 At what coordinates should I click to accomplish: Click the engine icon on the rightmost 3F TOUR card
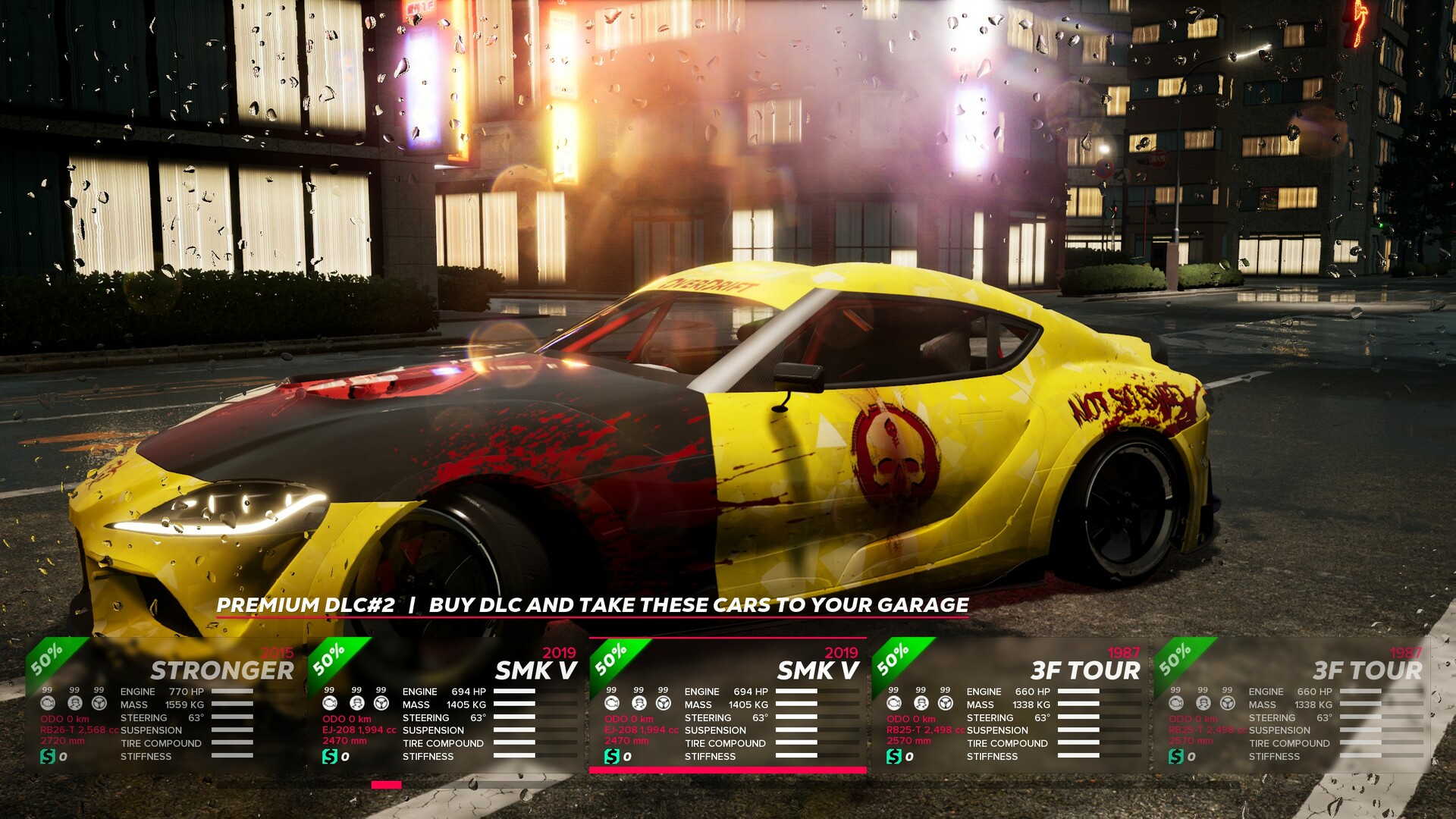point(1177,704)
